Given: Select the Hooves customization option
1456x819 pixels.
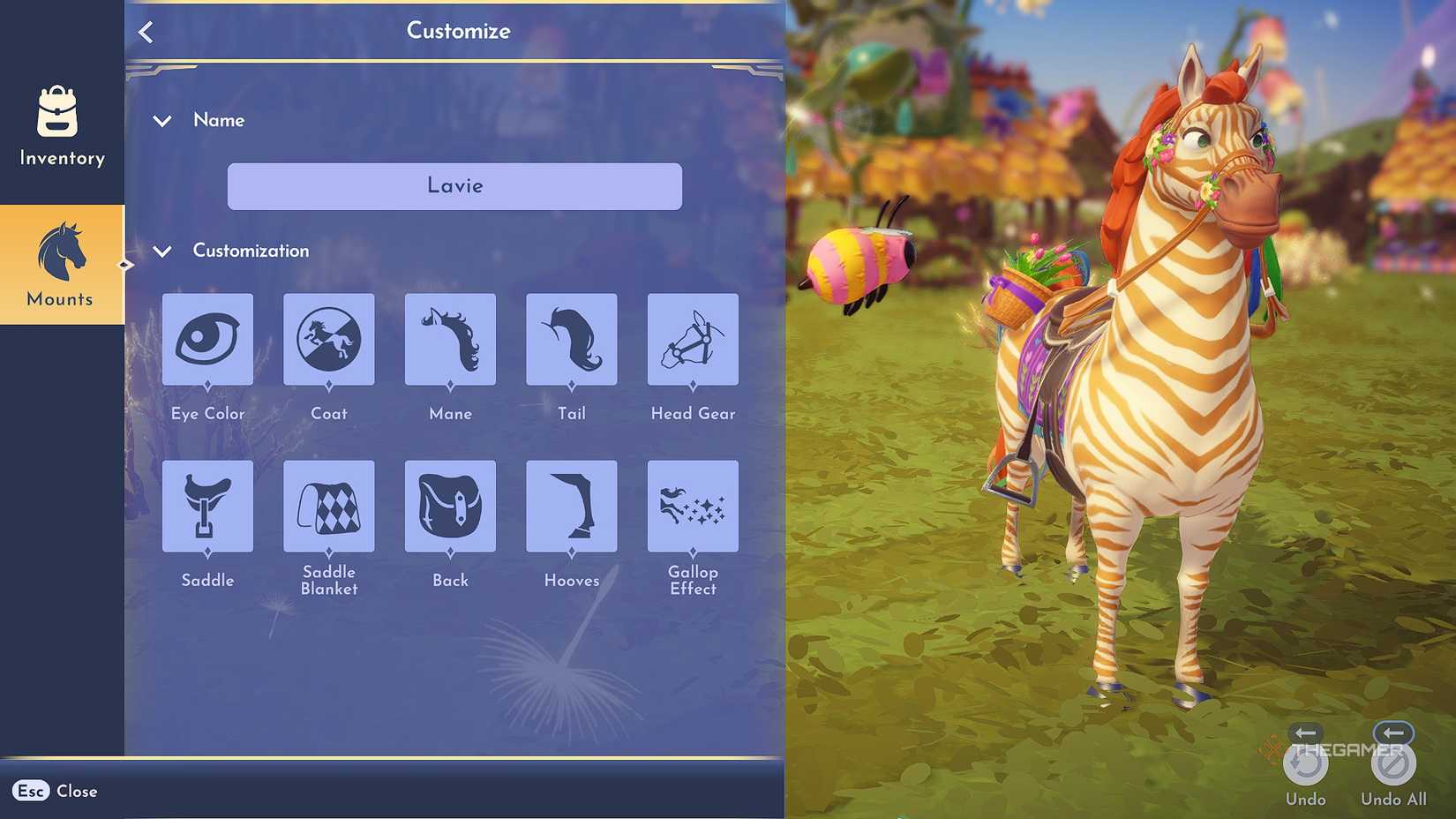Looking at the screenshot, I should (571, 506).
